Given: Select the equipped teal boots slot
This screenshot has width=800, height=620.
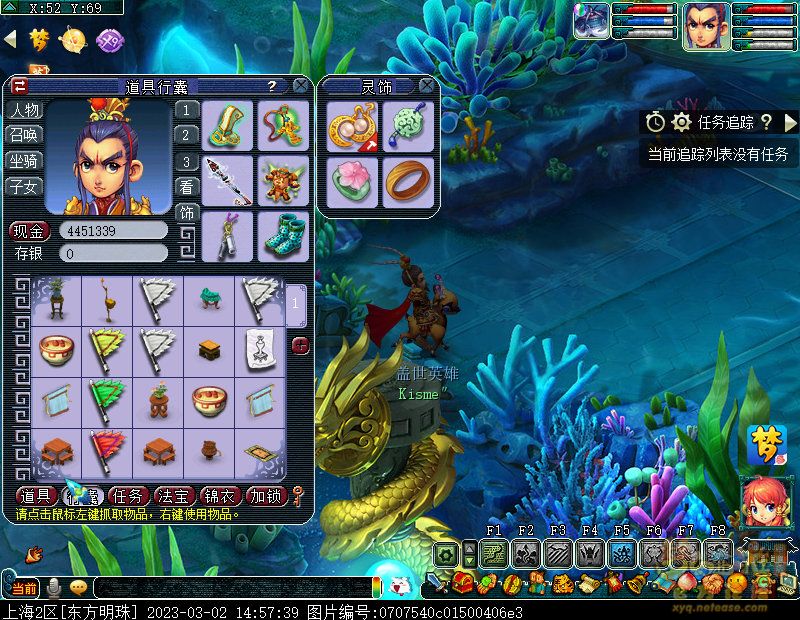Looking at the screenshot, I should tap(284, 236).
